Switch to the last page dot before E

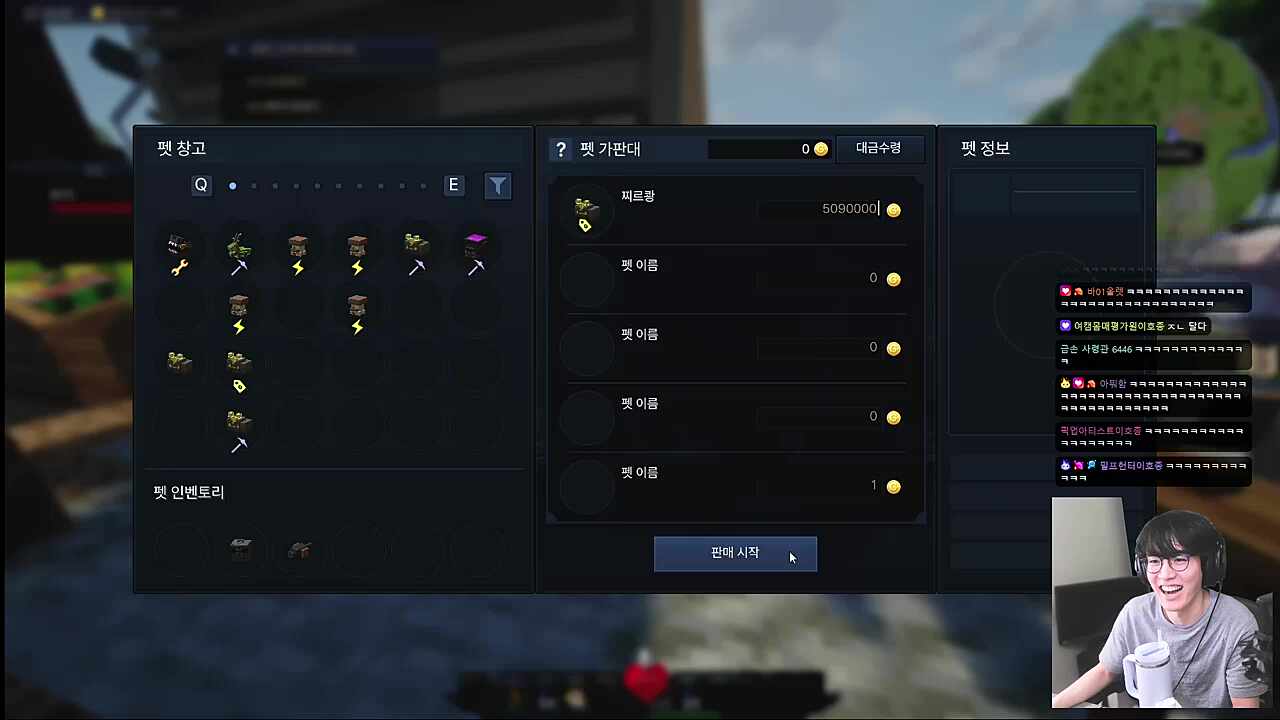(422, 186)
